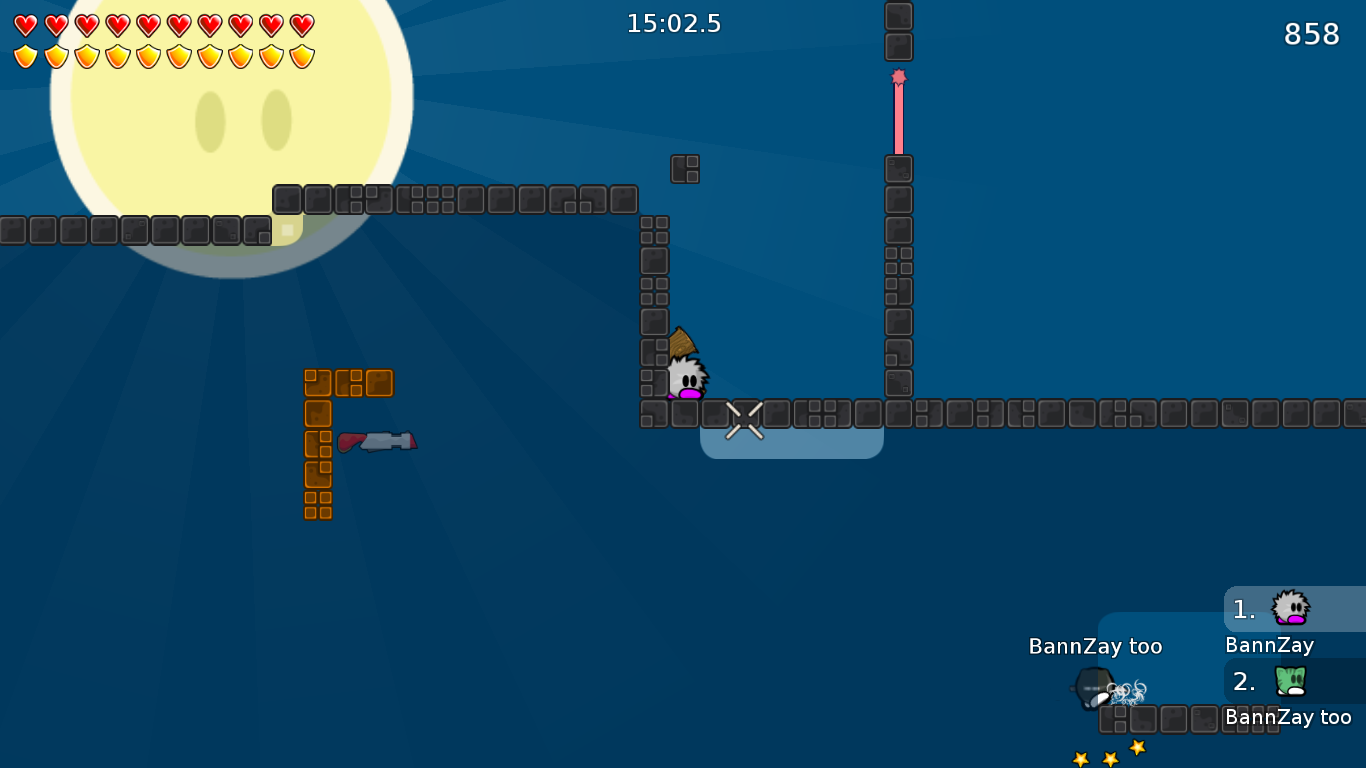Click the match timer showing 15:02.5
Screen dimensions: 1366x768
pyautogui.click(x=672, y=23)
